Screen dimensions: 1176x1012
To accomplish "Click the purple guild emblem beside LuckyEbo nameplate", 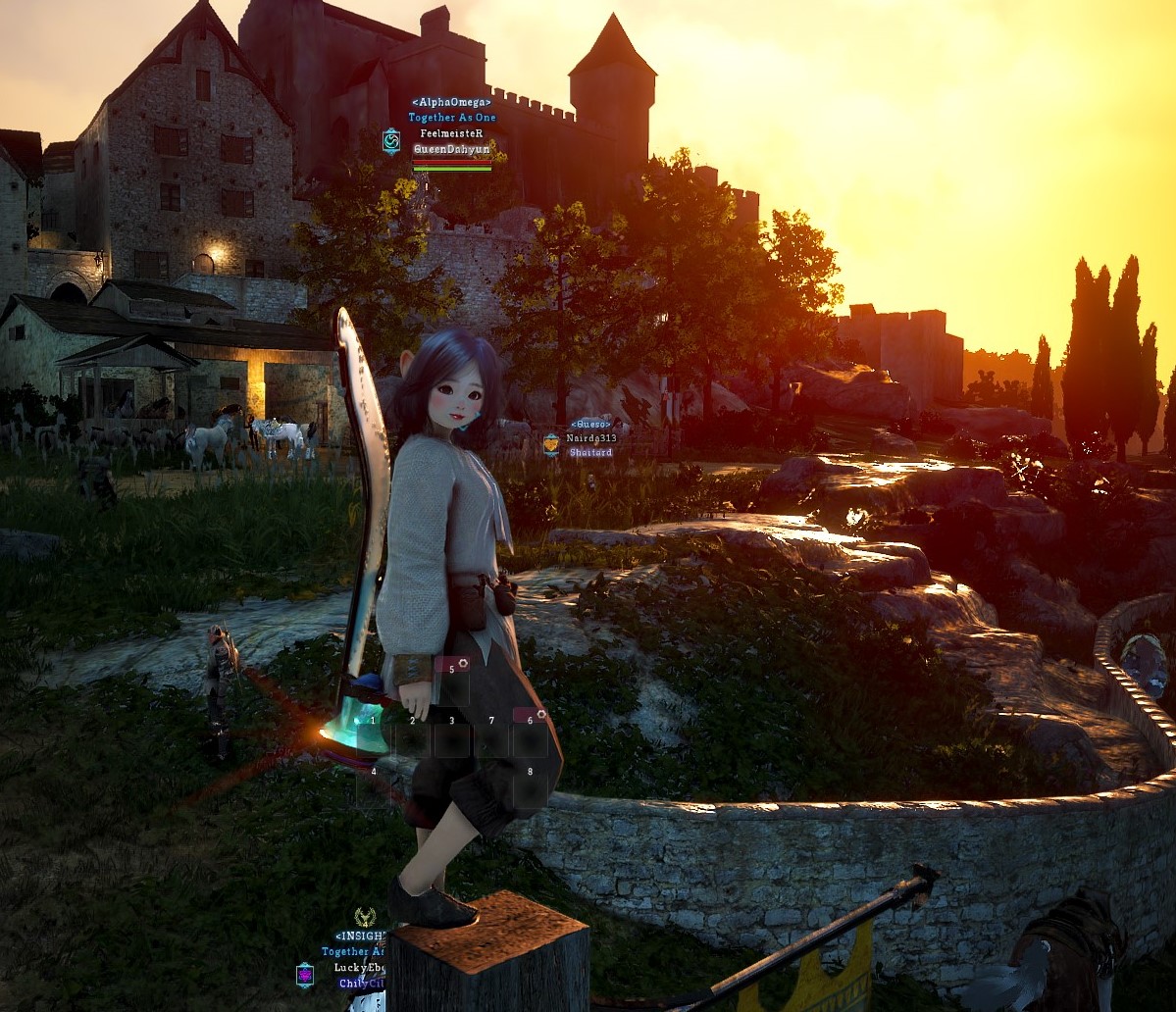I will 305,975.
